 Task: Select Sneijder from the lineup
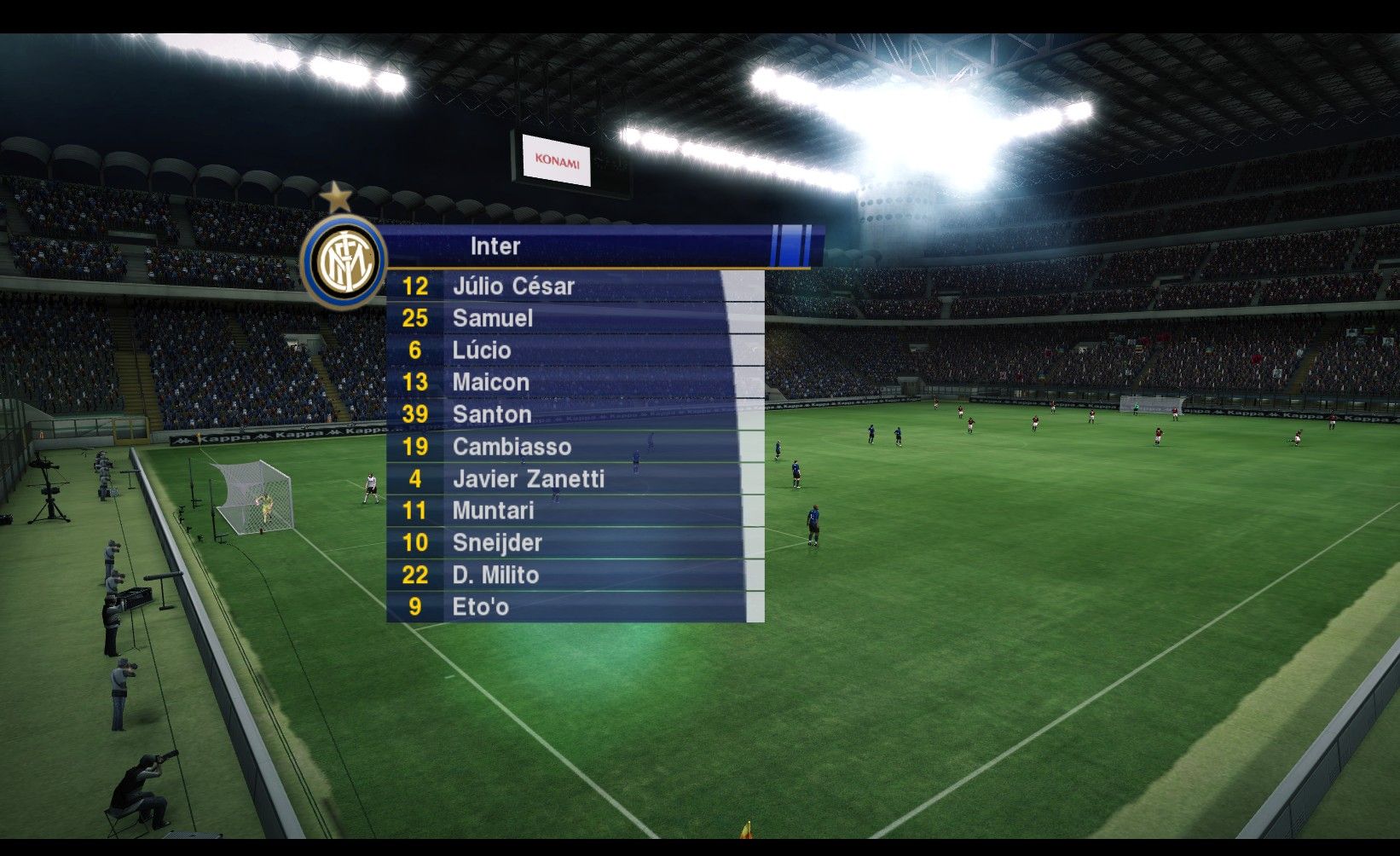[x=497, y=543]
